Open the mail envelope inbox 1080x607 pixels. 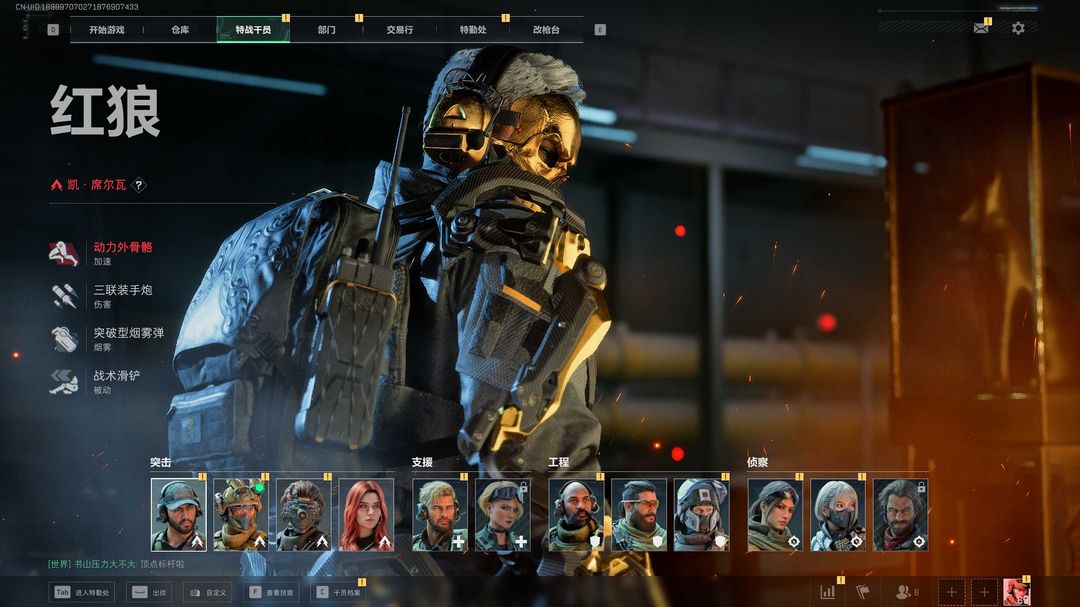(x=981, y=28)
